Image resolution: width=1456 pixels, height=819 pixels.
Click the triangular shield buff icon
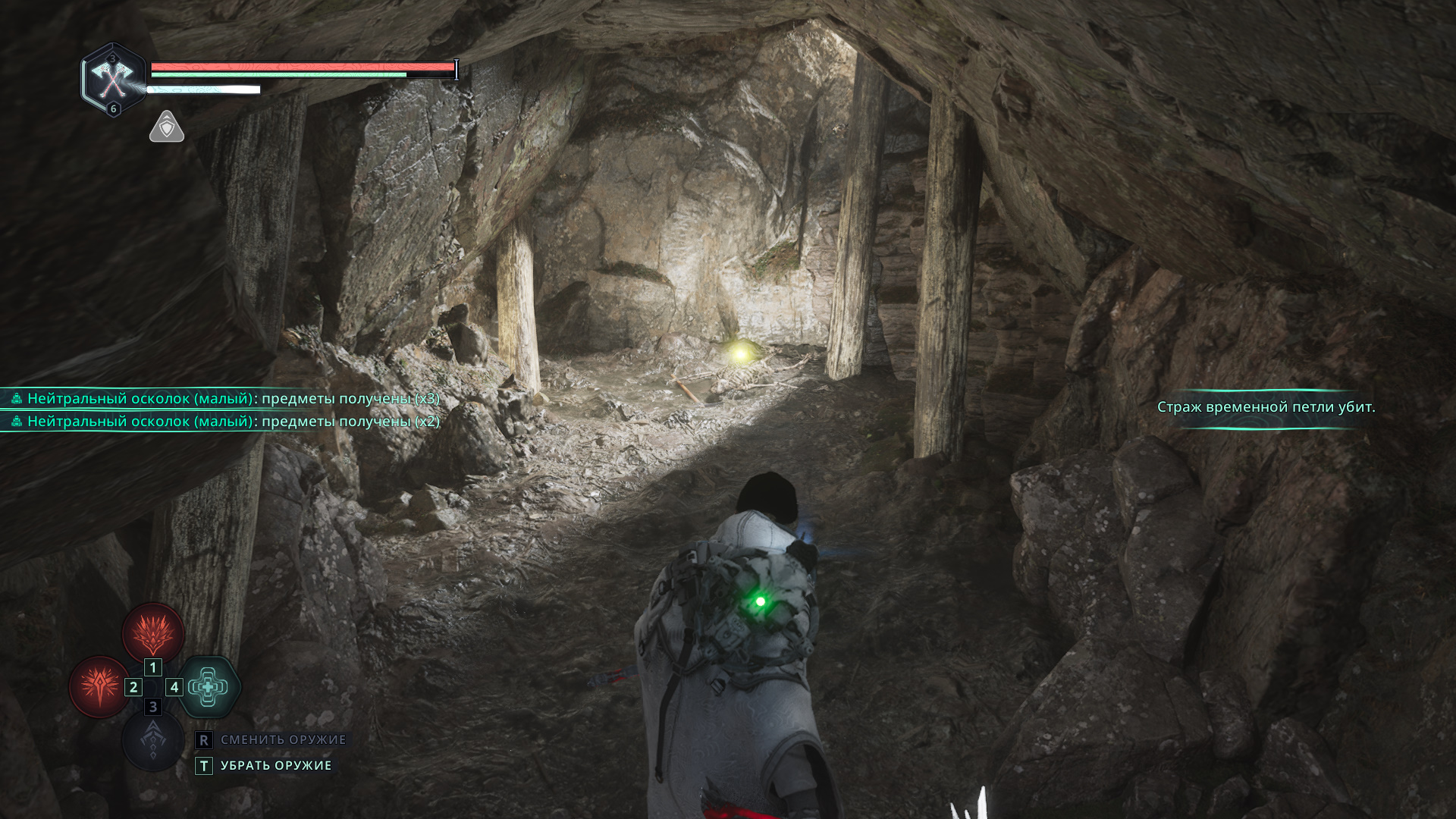pyautogui.click(x=167, y=127)
